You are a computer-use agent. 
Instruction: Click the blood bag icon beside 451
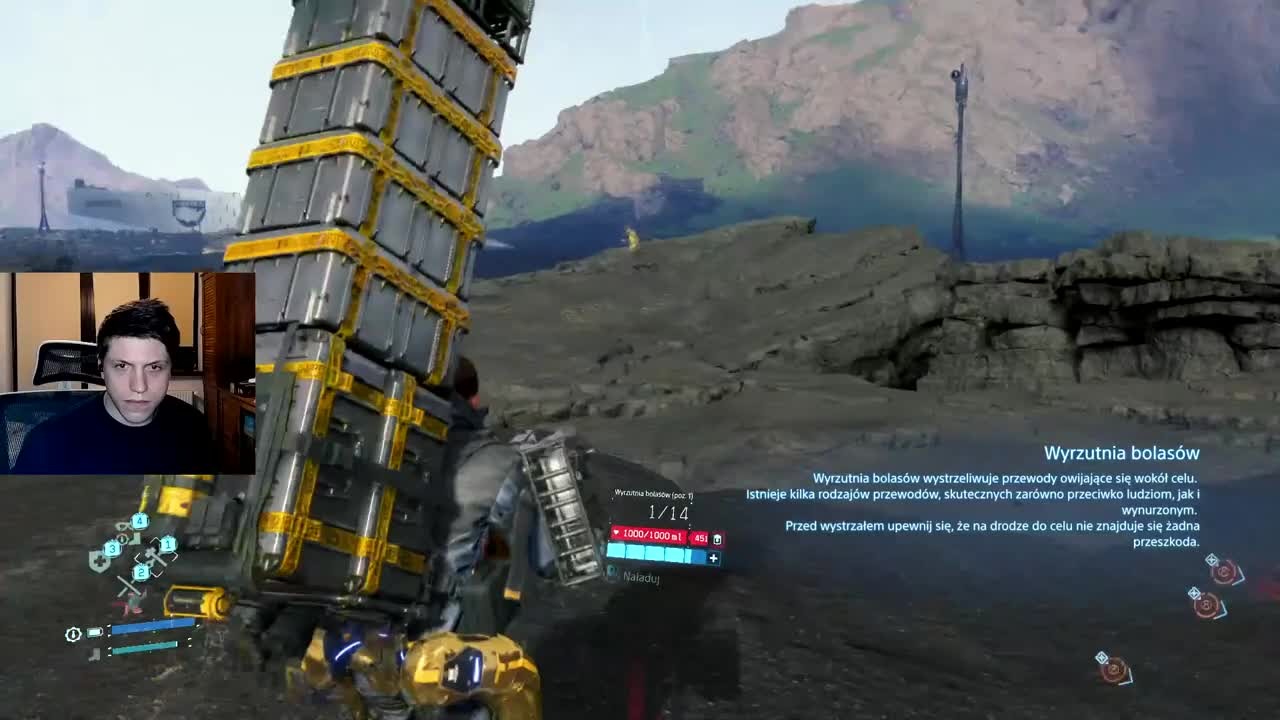(717, 539)
